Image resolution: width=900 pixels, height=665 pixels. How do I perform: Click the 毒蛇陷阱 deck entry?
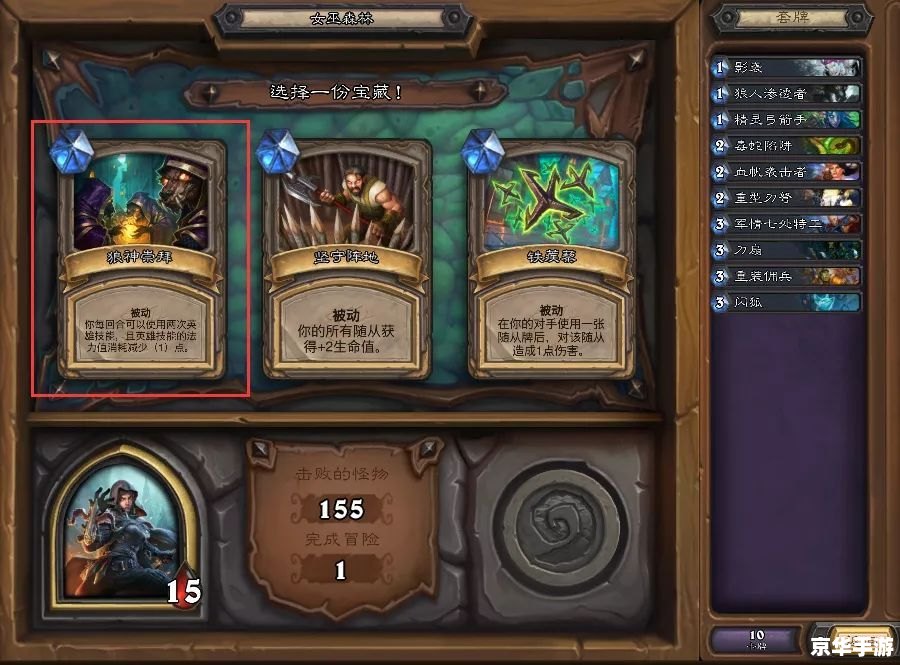[x=785, y=146]
